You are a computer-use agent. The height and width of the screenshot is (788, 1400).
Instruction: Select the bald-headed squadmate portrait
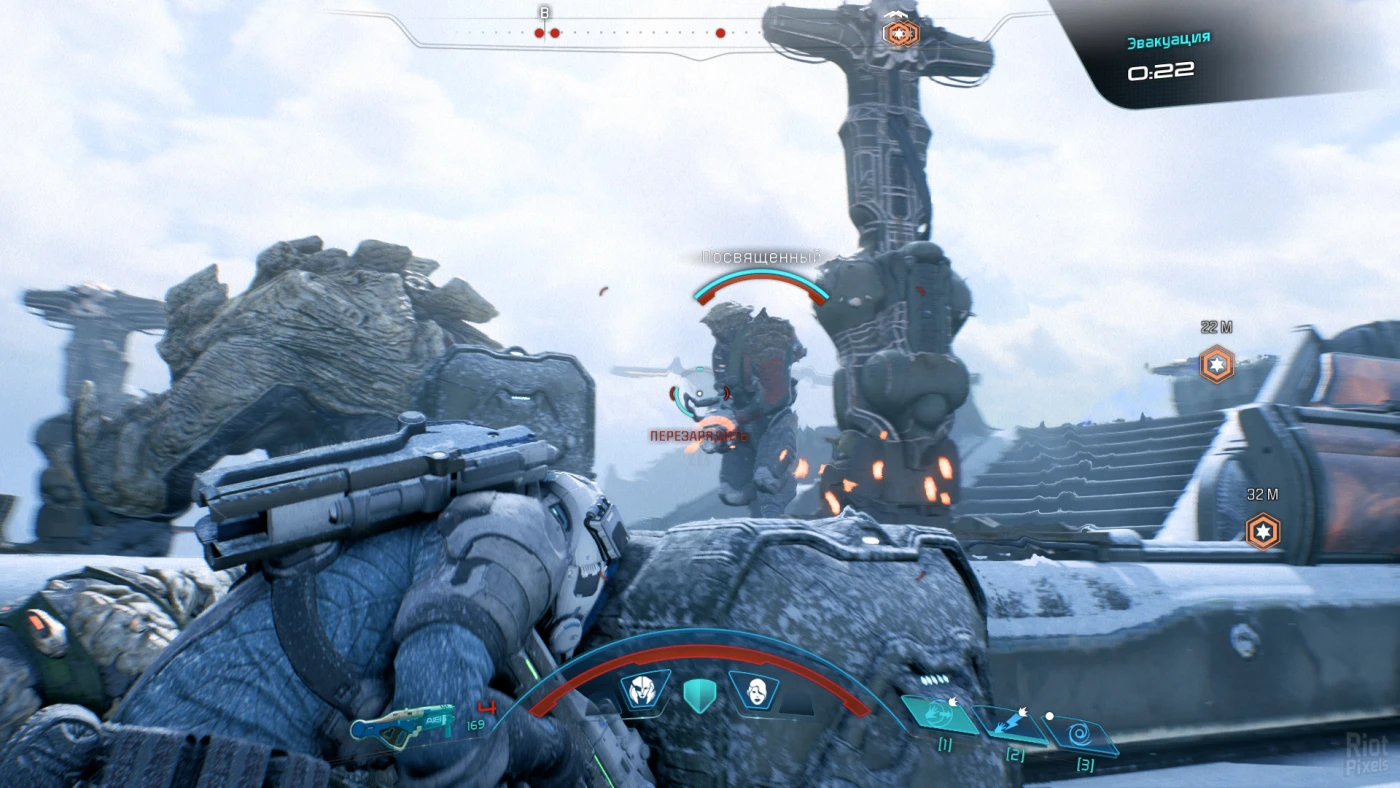[755, 691]
